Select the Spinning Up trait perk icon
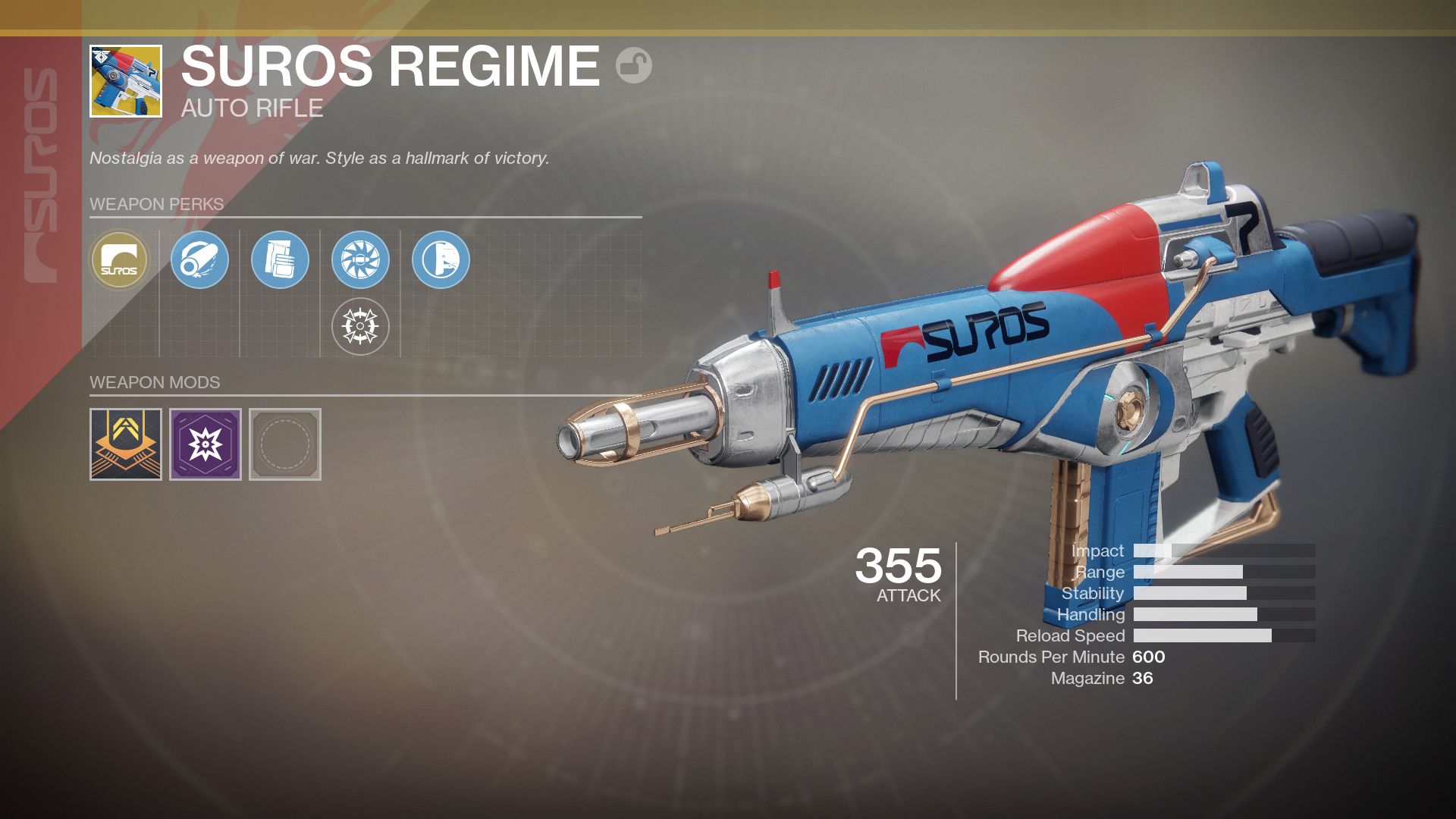 [360, 260]
